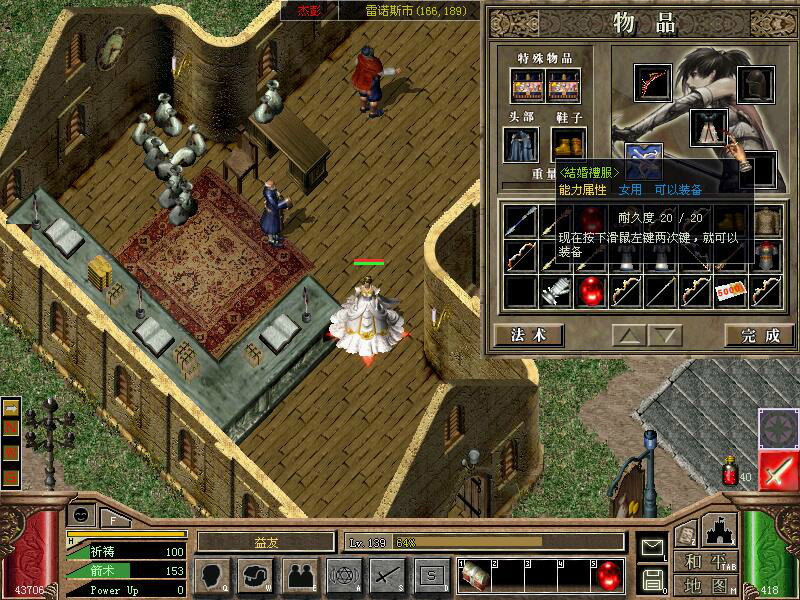800x600 pixels.
Task: Open the 法术 (Magic) panel
Action: [529, 335]
